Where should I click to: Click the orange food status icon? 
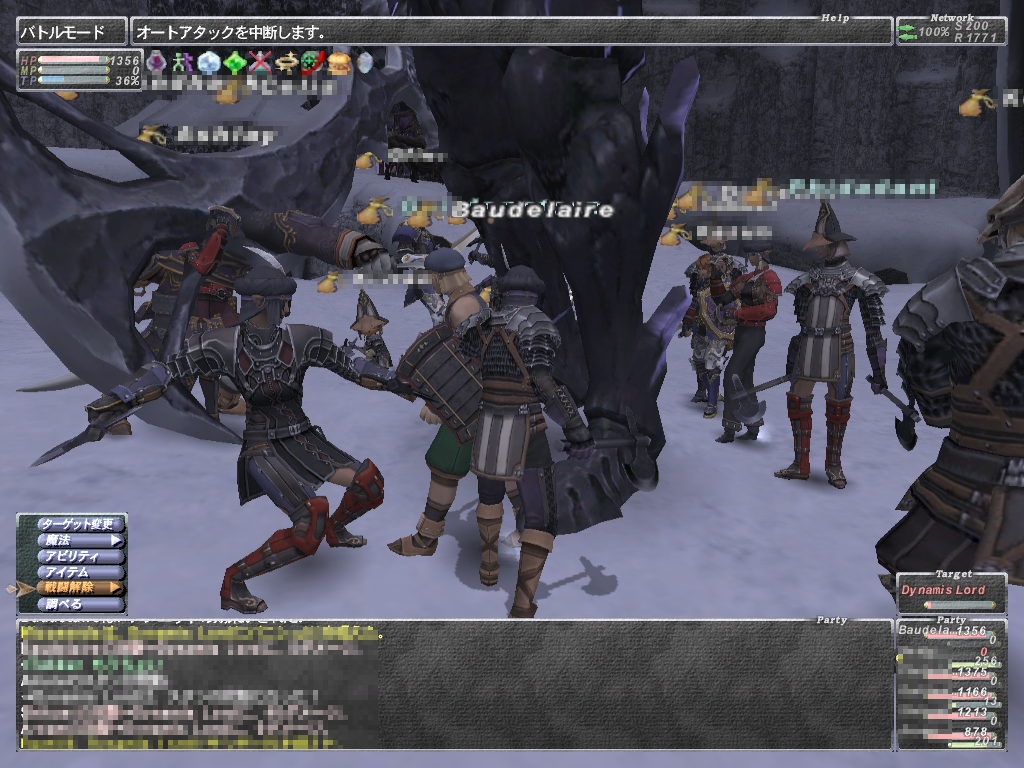point(339,63)
